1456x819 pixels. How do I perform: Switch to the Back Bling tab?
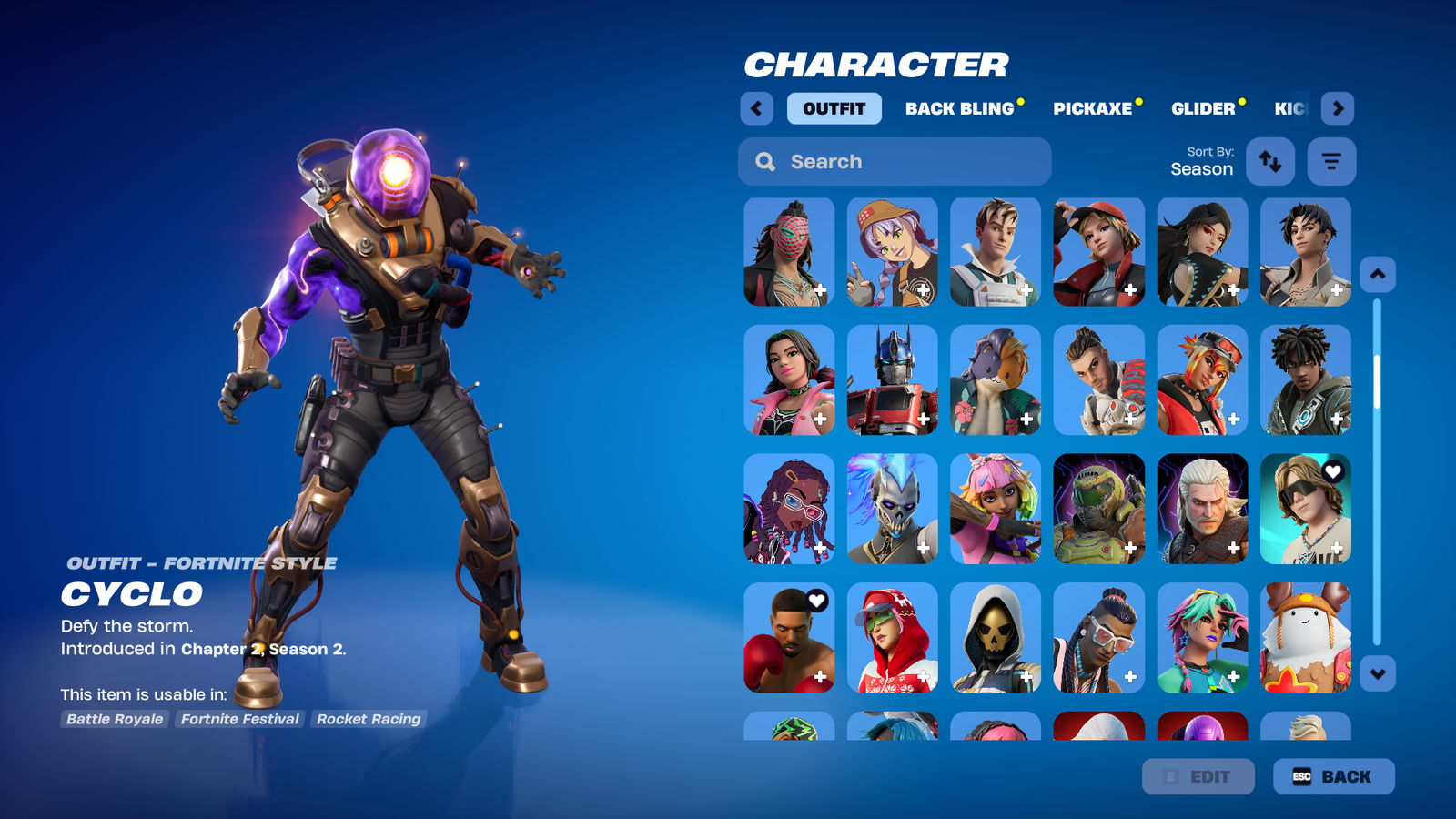959,108
